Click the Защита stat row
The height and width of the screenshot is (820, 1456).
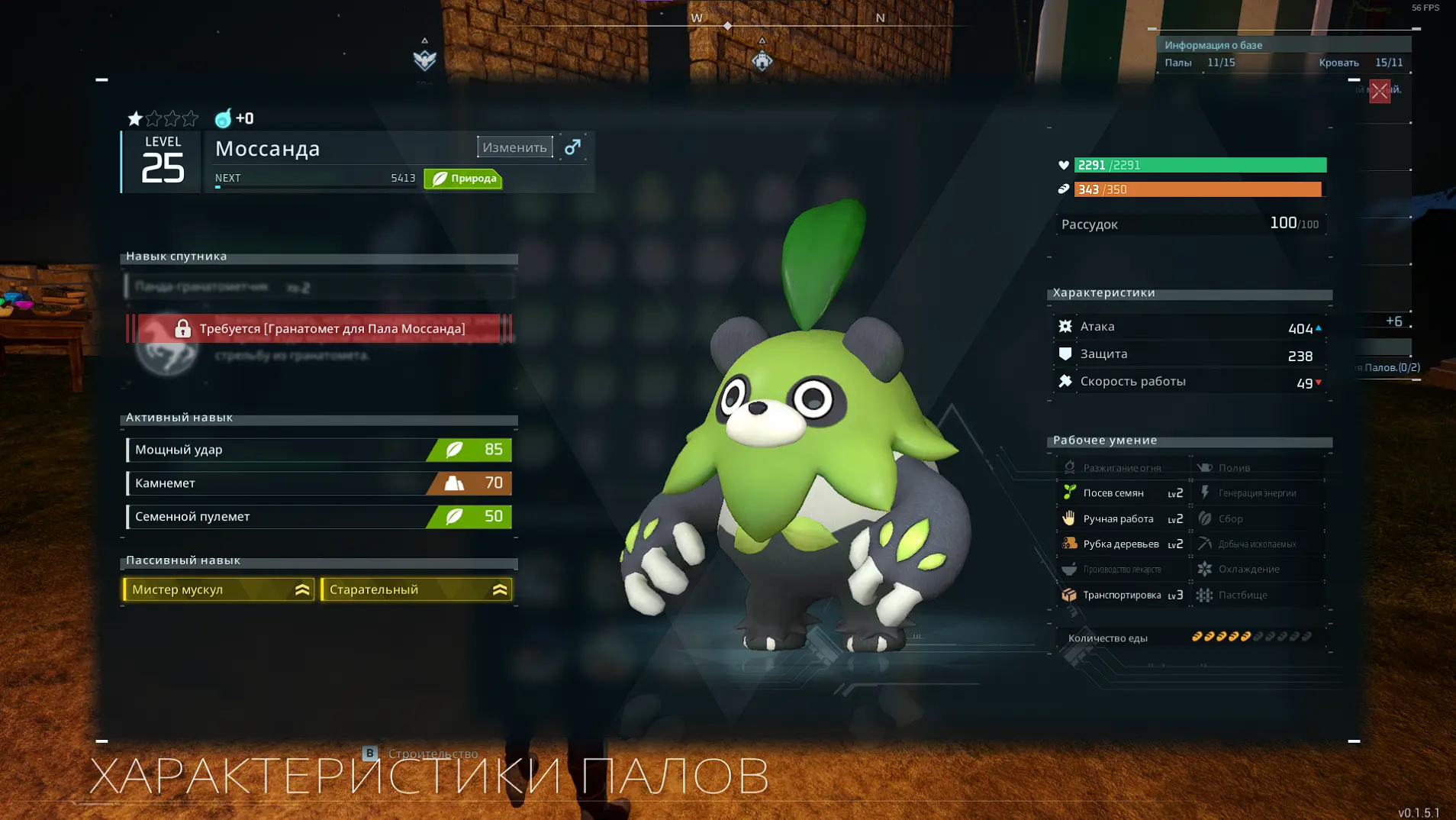click(x=1190, y=355)
